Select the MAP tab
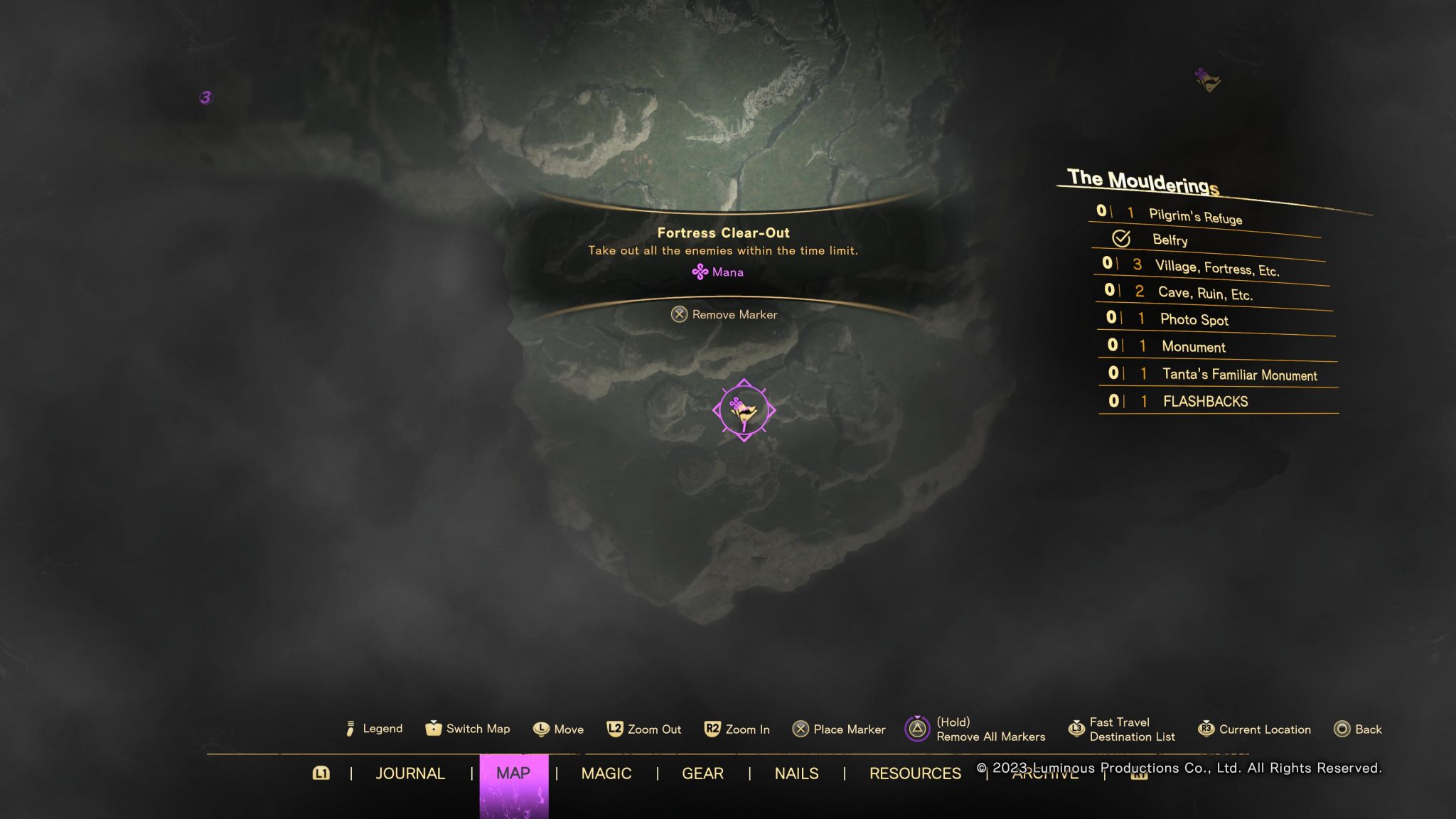The height and width of the screenshot is (819, 1456). tap(513, 773)
